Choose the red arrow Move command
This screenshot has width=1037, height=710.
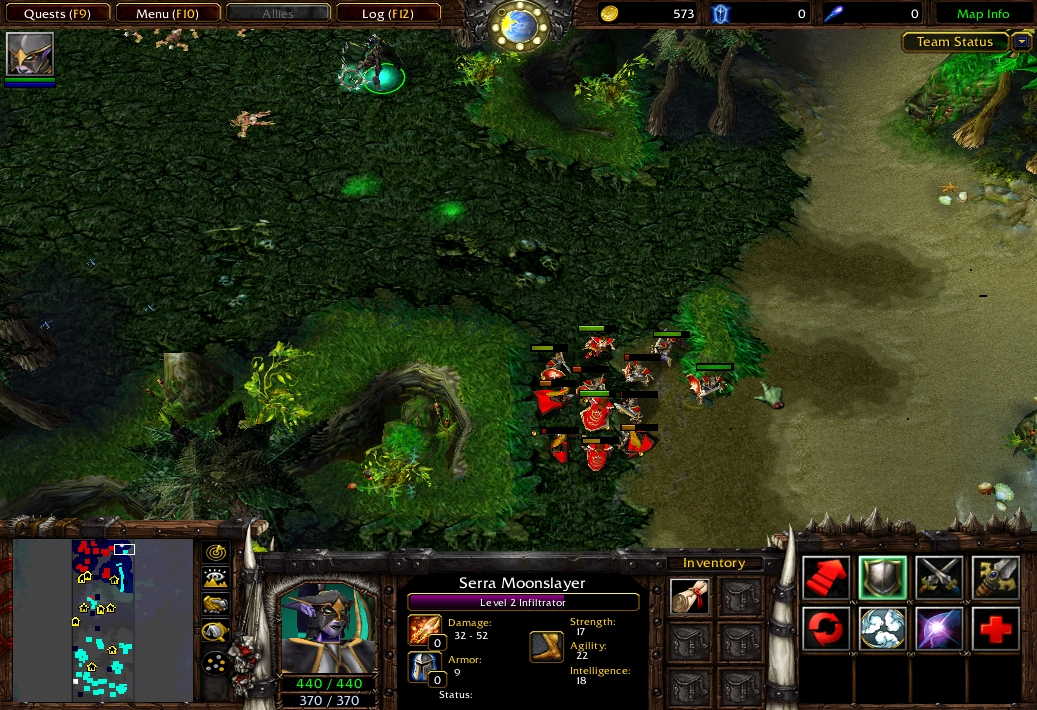coord(826,579)
